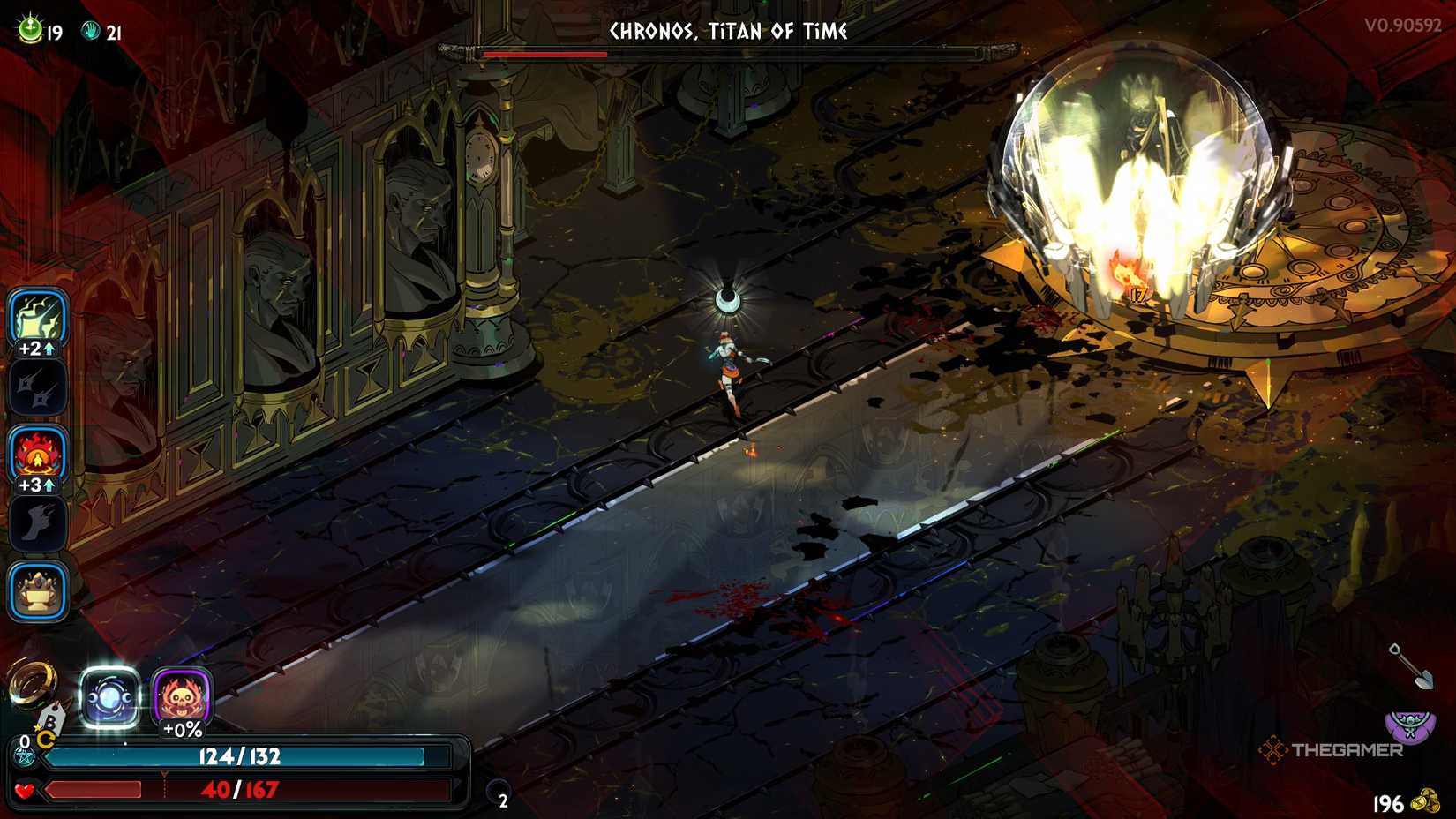The height and width of the screenshot is (819, 1456).
Task: Click the 196 gold amount text
Action: click(x=1388, y=804)
